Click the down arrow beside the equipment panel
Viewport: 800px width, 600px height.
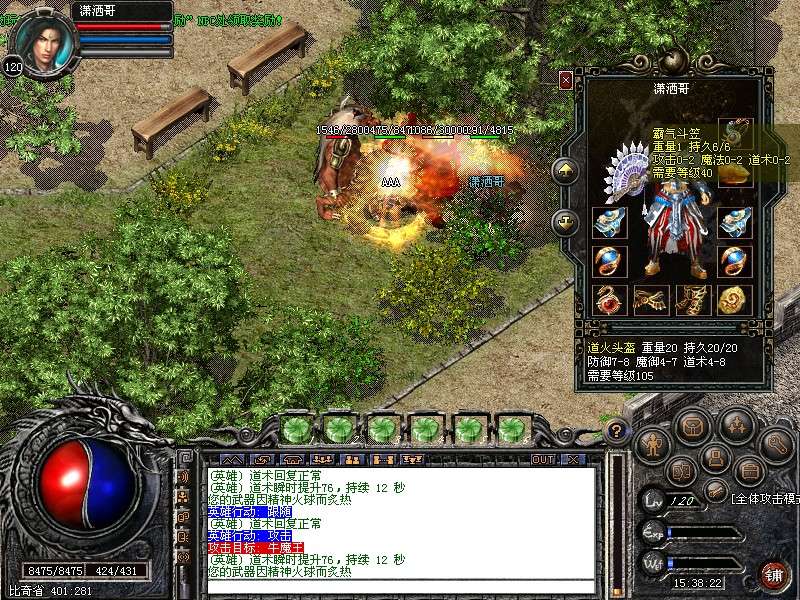click(x=566, y=222)
